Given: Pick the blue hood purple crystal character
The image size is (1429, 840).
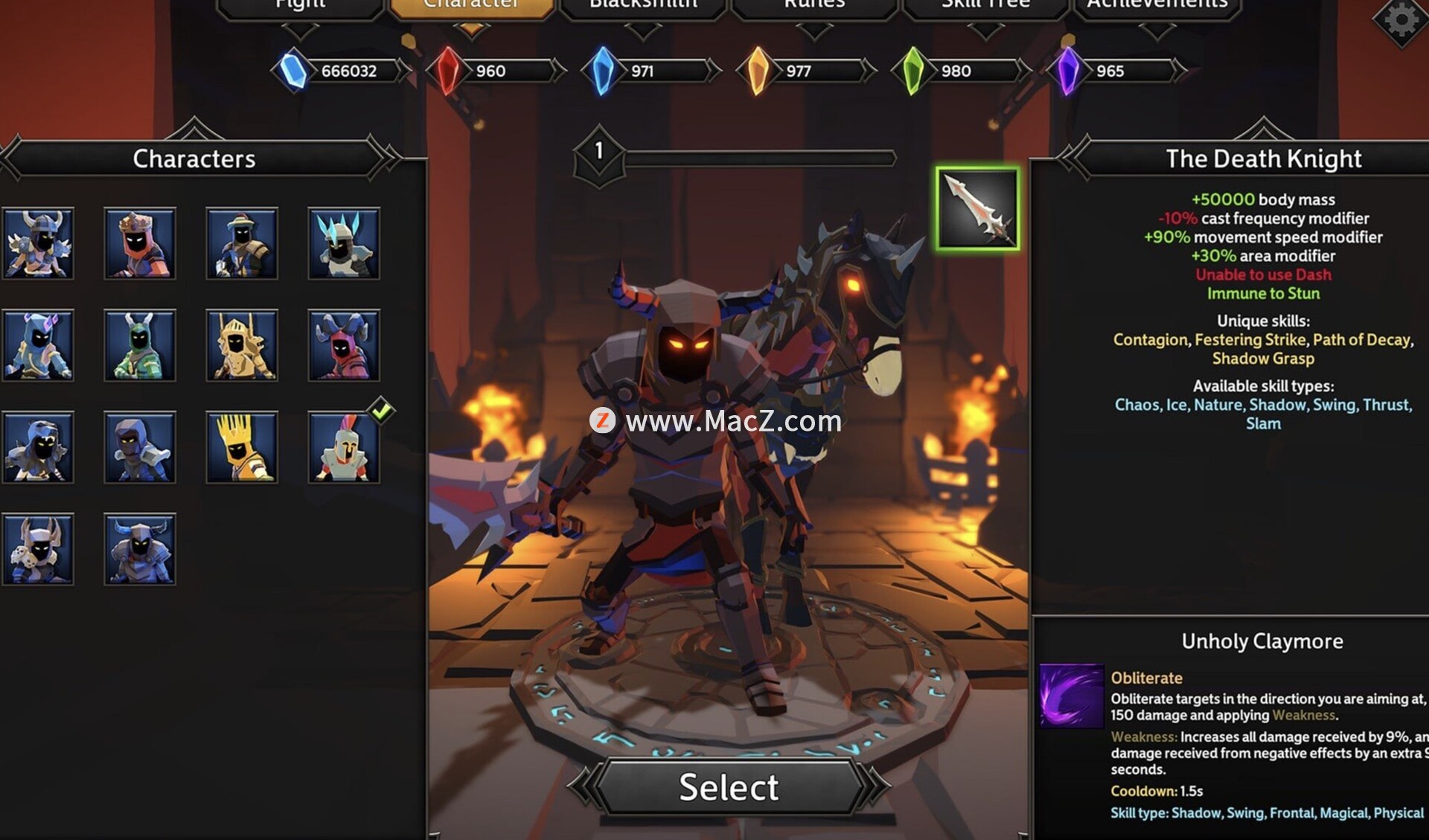Looking at the screenshot, I should [x=37, y=346].
